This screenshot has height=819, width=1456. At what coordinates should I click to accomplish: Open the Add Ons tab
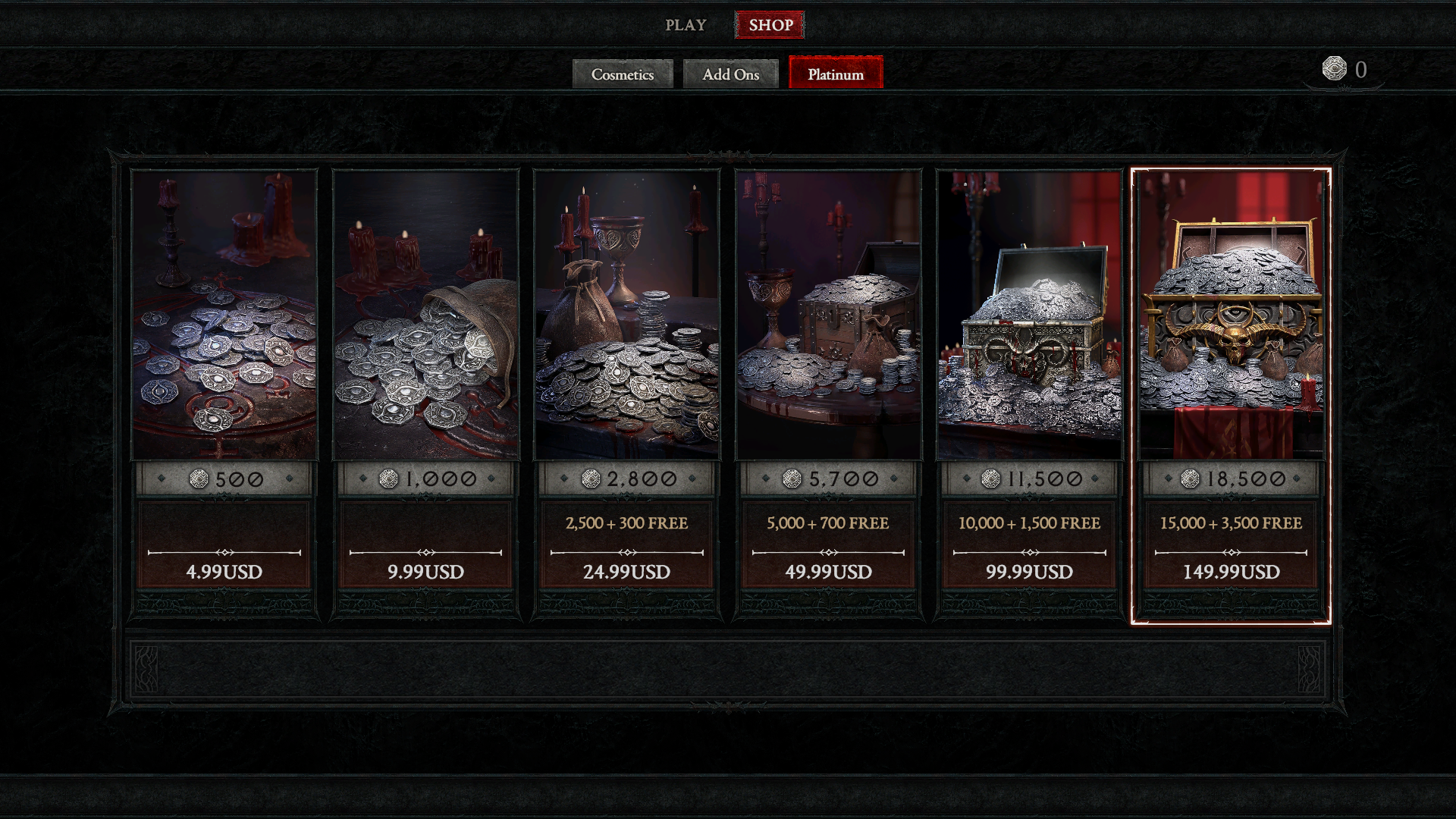point(730,74)
